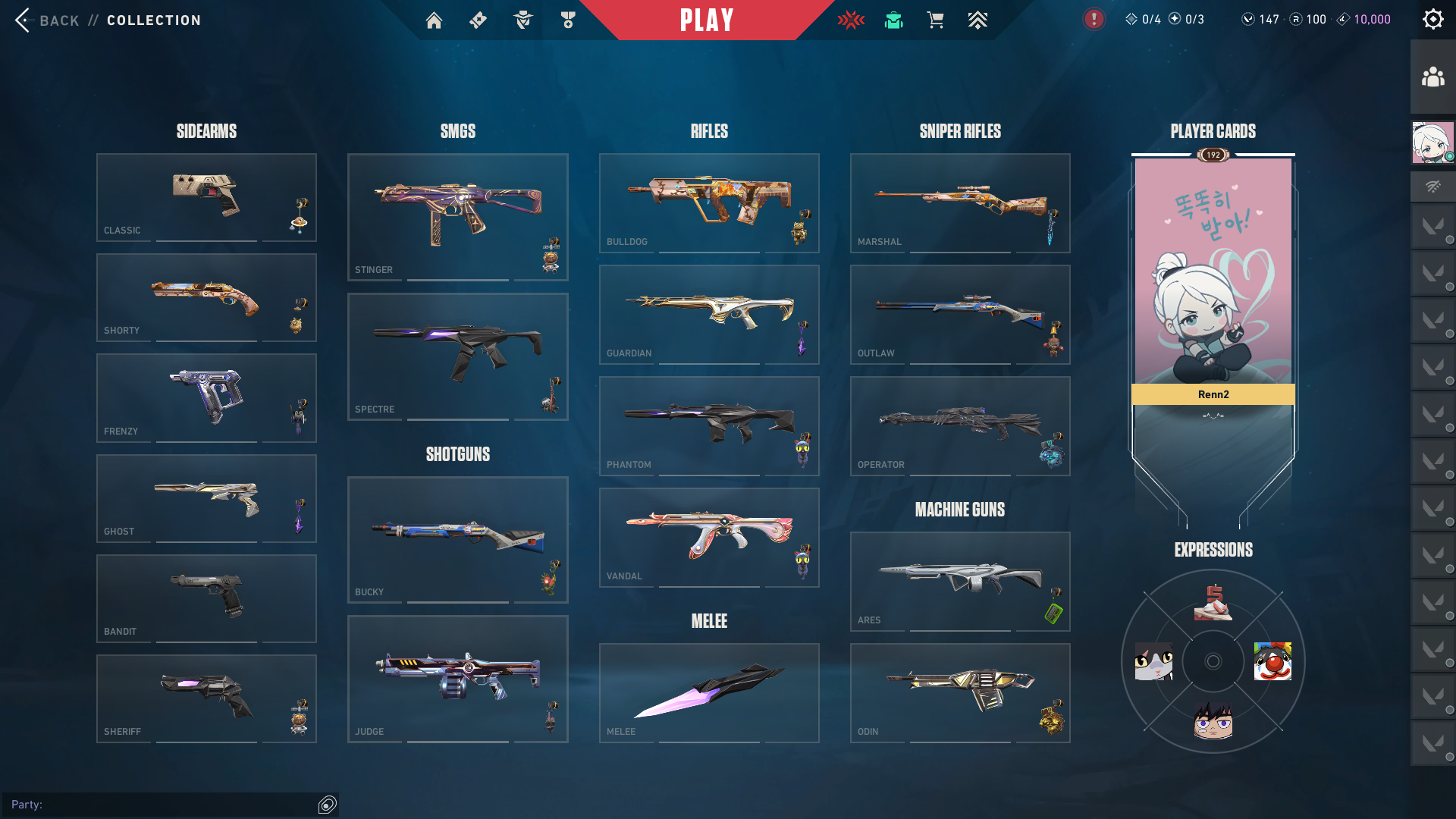Viewport: 1456px width, 819px height.
Task: Choose the Sheriff weapon tile
Action: (x=206, y=698)
